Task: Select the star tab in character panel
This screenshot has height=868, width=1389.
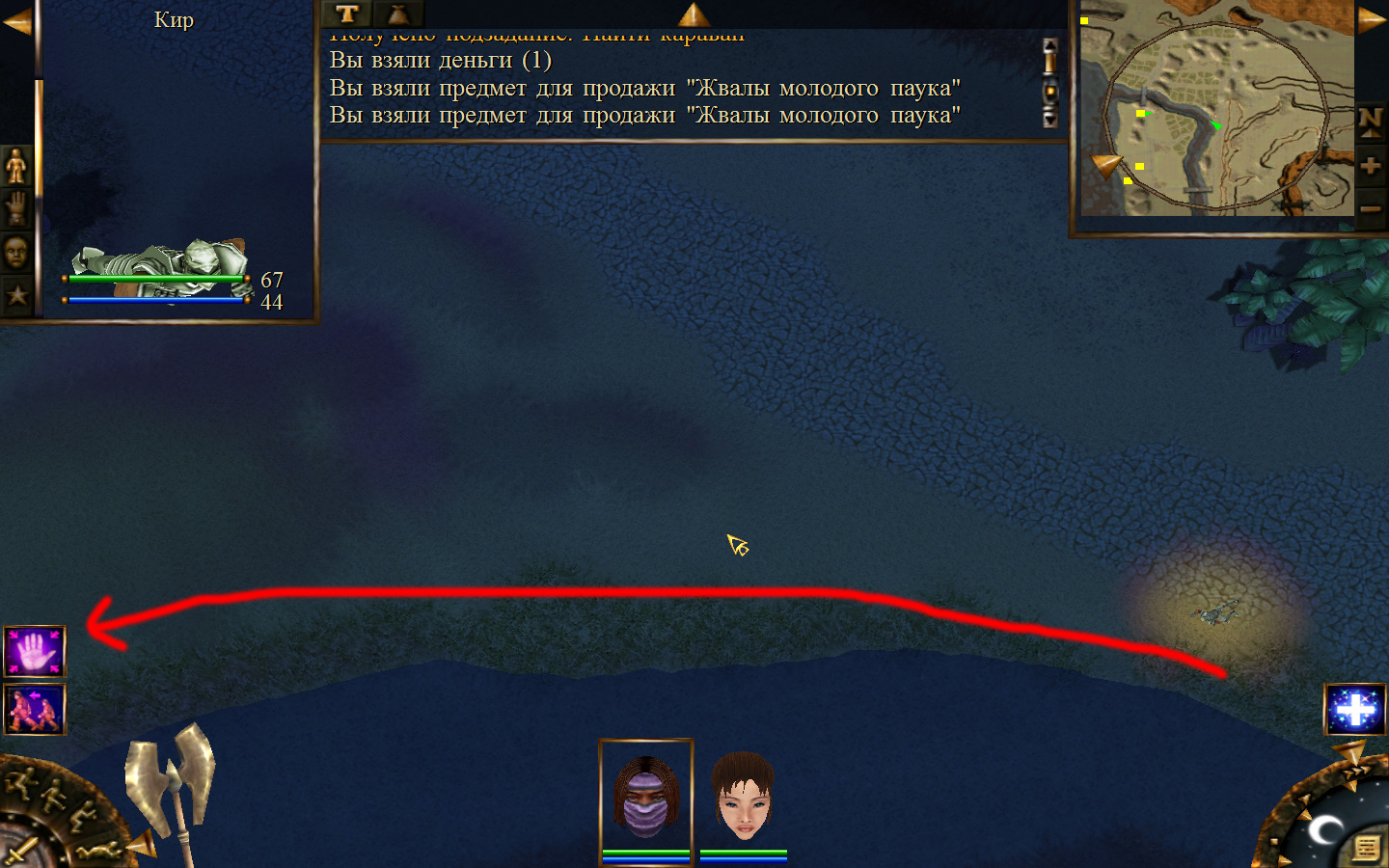Action: pyautogui.click(x=16, y=295)
